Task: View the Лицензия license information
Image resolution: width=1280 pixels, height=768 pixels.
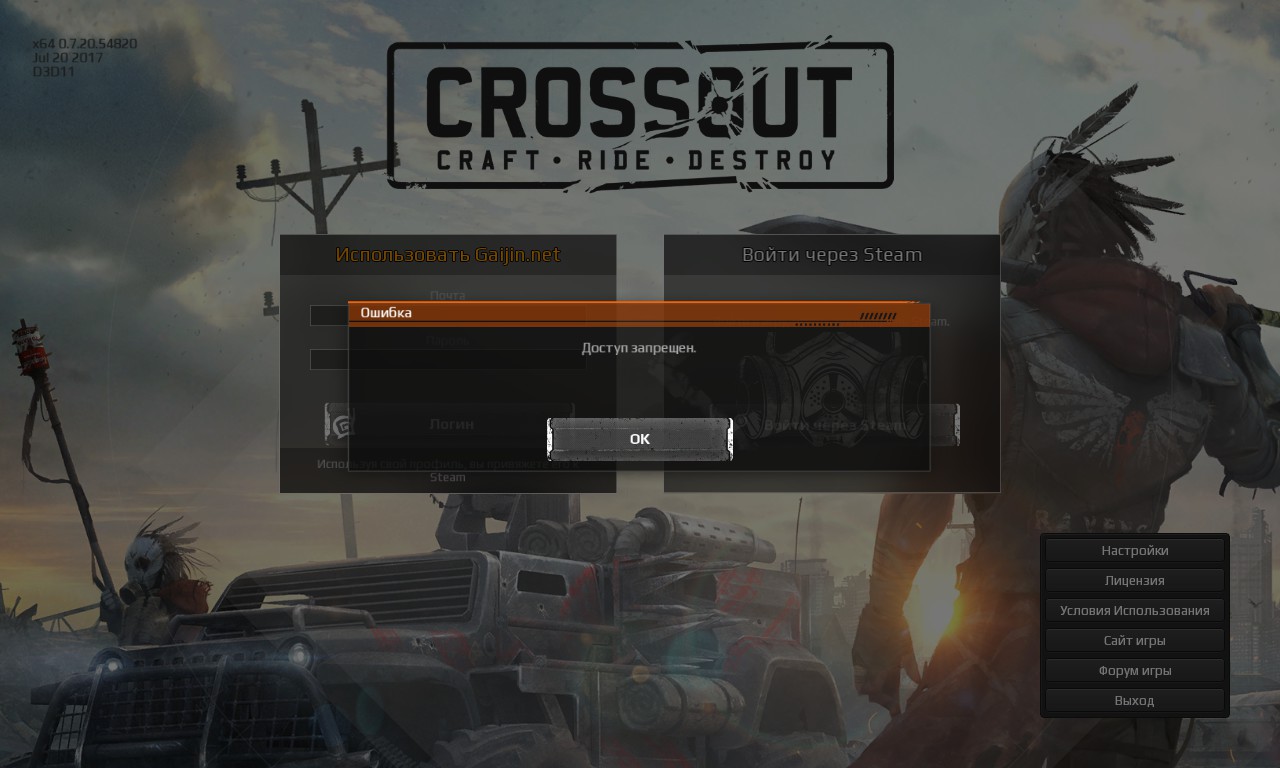Action: (x=1134, y=580)
